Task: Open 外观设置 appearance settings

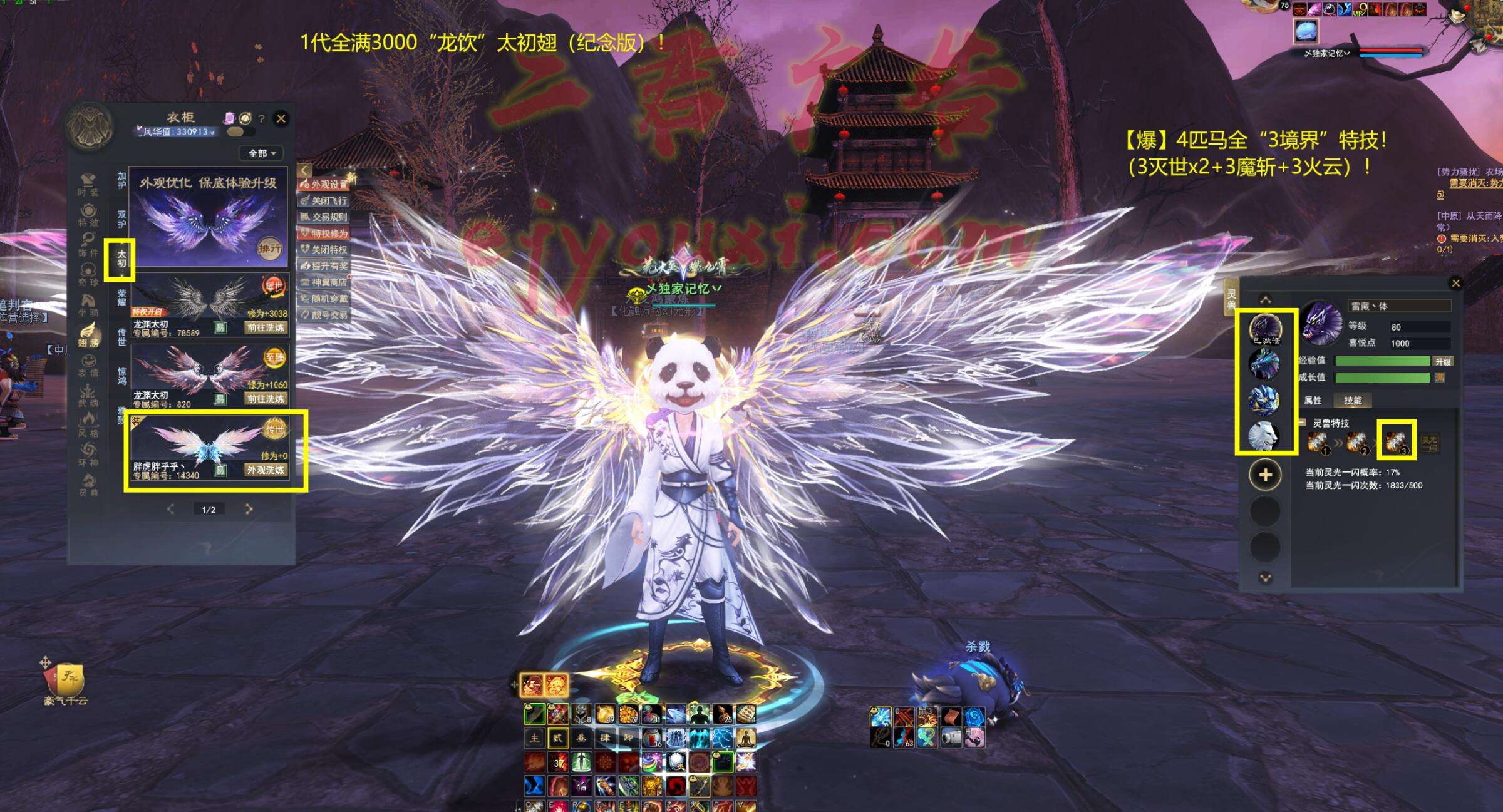Action: 325,184
